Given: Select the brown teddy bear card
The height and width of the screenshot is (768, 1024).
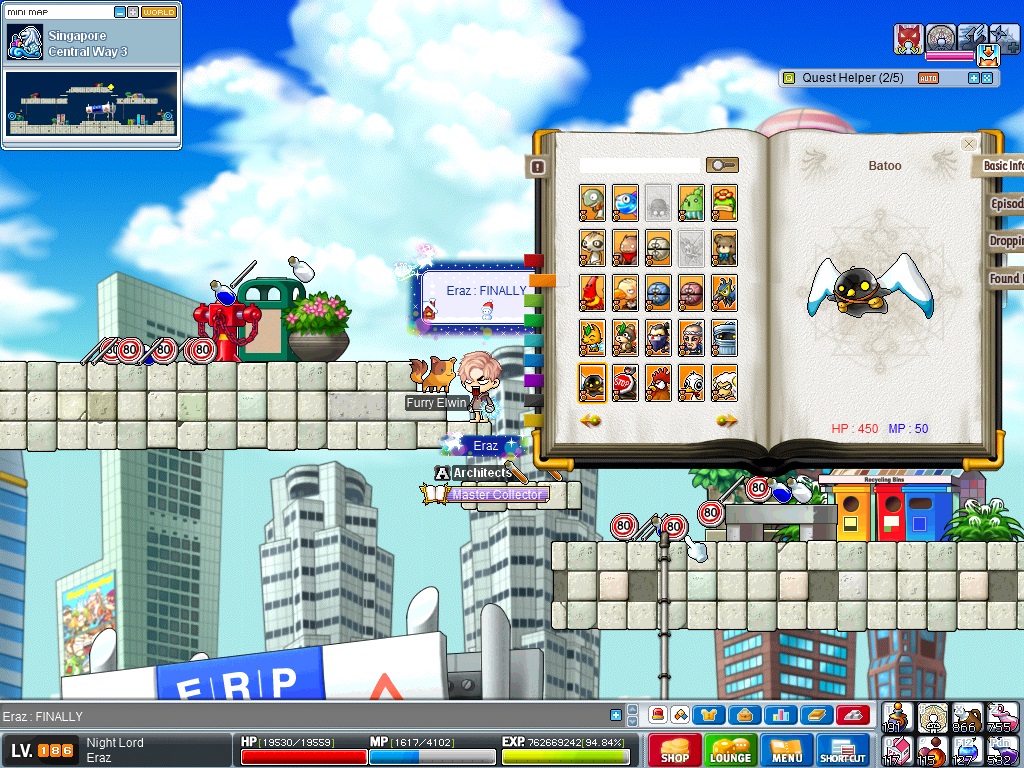Looking at the screenshot, I should (724, 247).
